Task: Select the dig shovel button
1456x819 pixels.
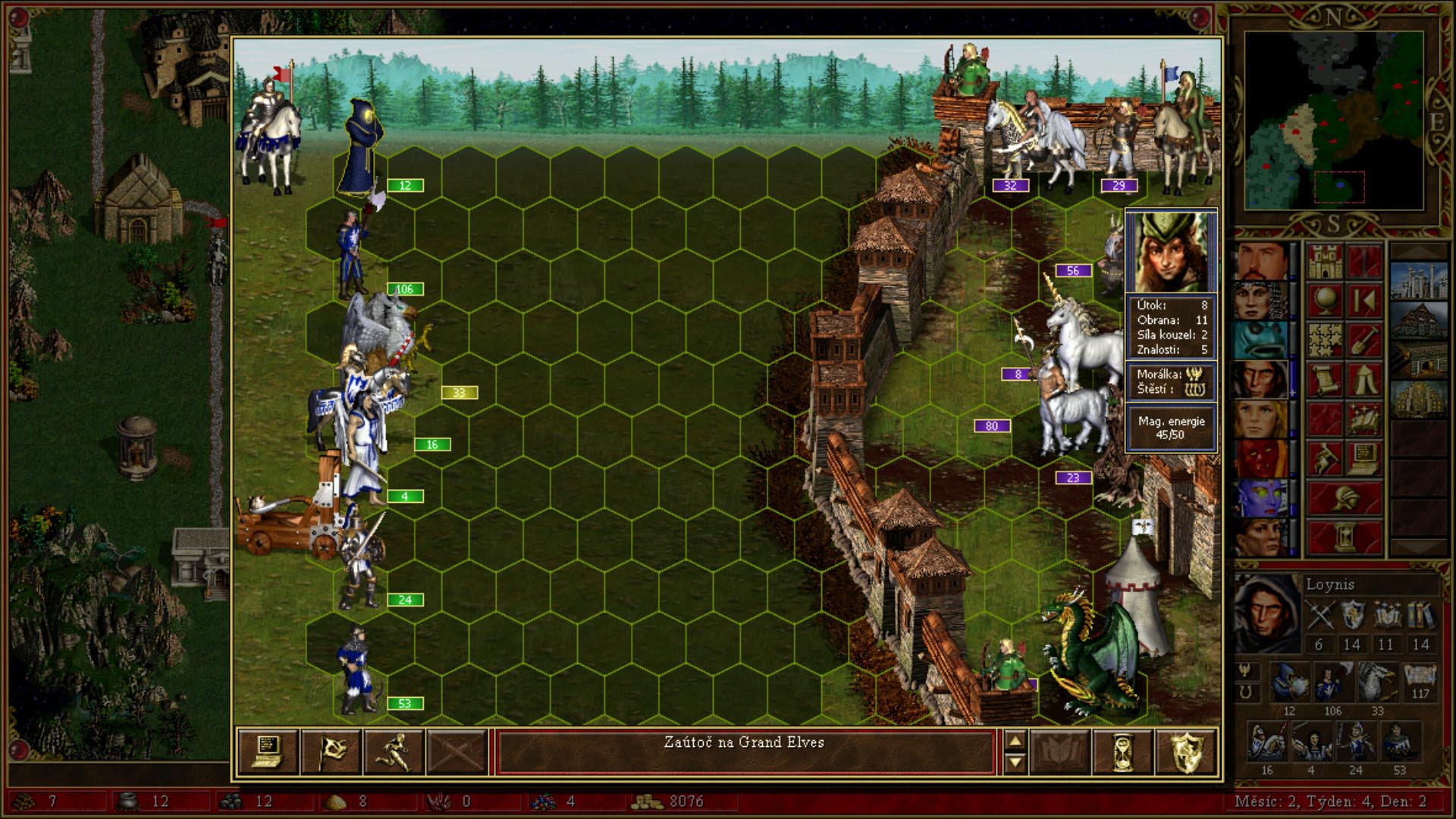Action: click(x=1363, y=340)
